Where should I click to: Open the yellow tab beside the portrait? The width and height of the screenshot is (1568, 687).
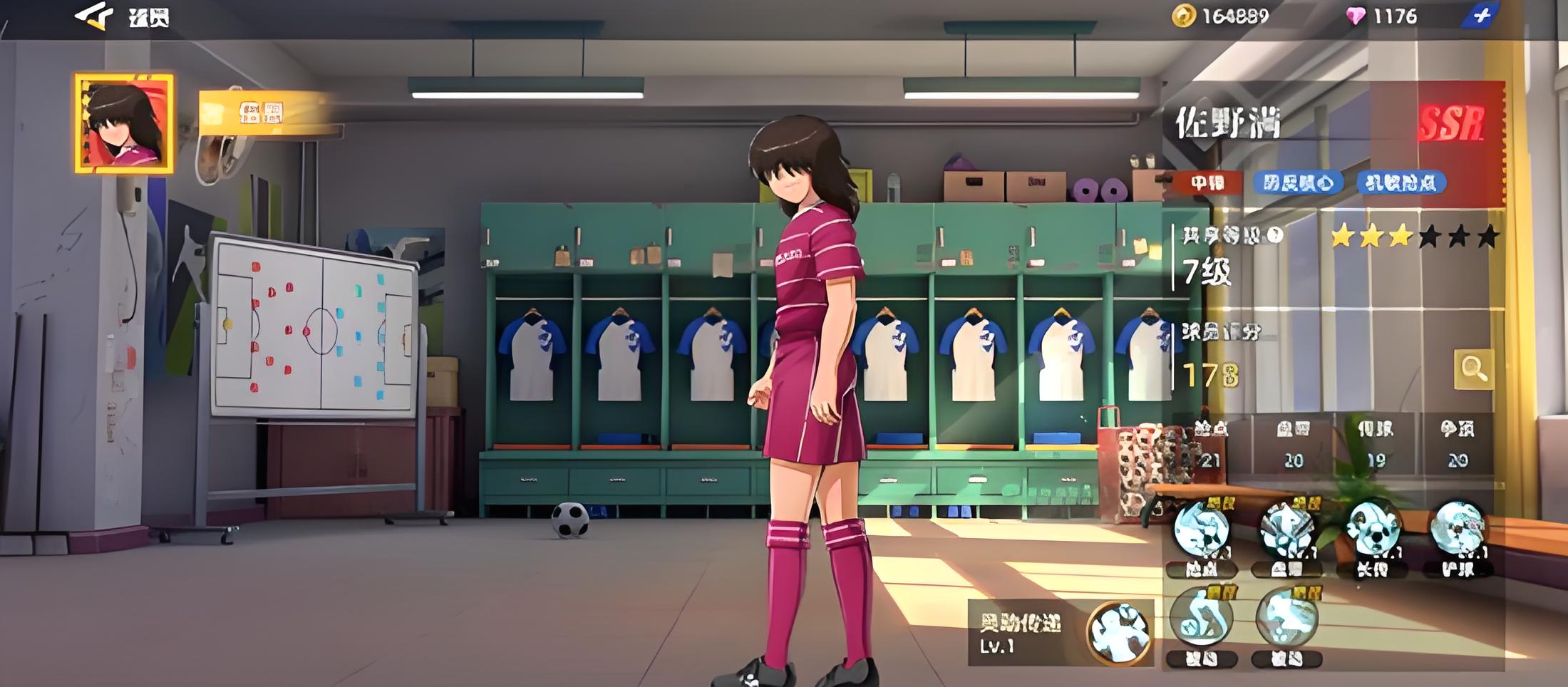click(260, 113)
